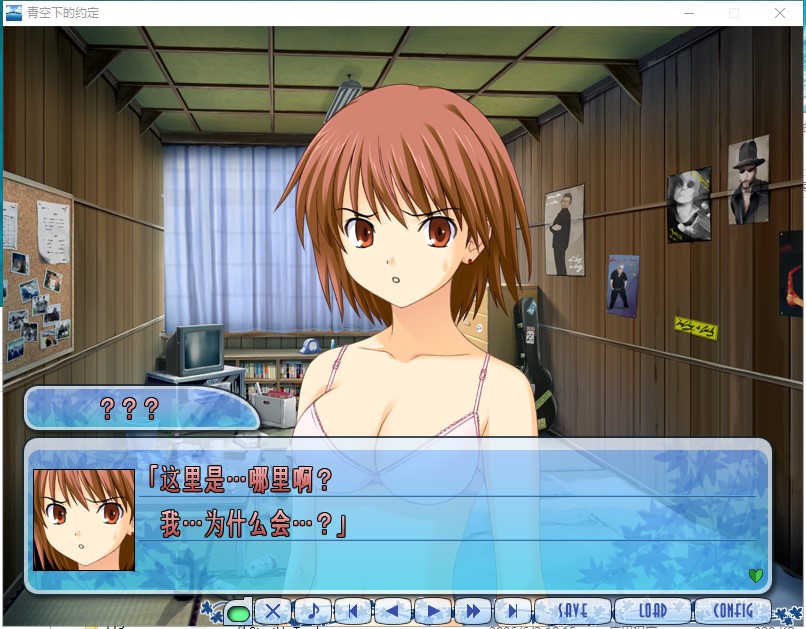Fast-forward the dialogue with the double arrow
This screenshot has width=806, height=629.
coord(473,610)
